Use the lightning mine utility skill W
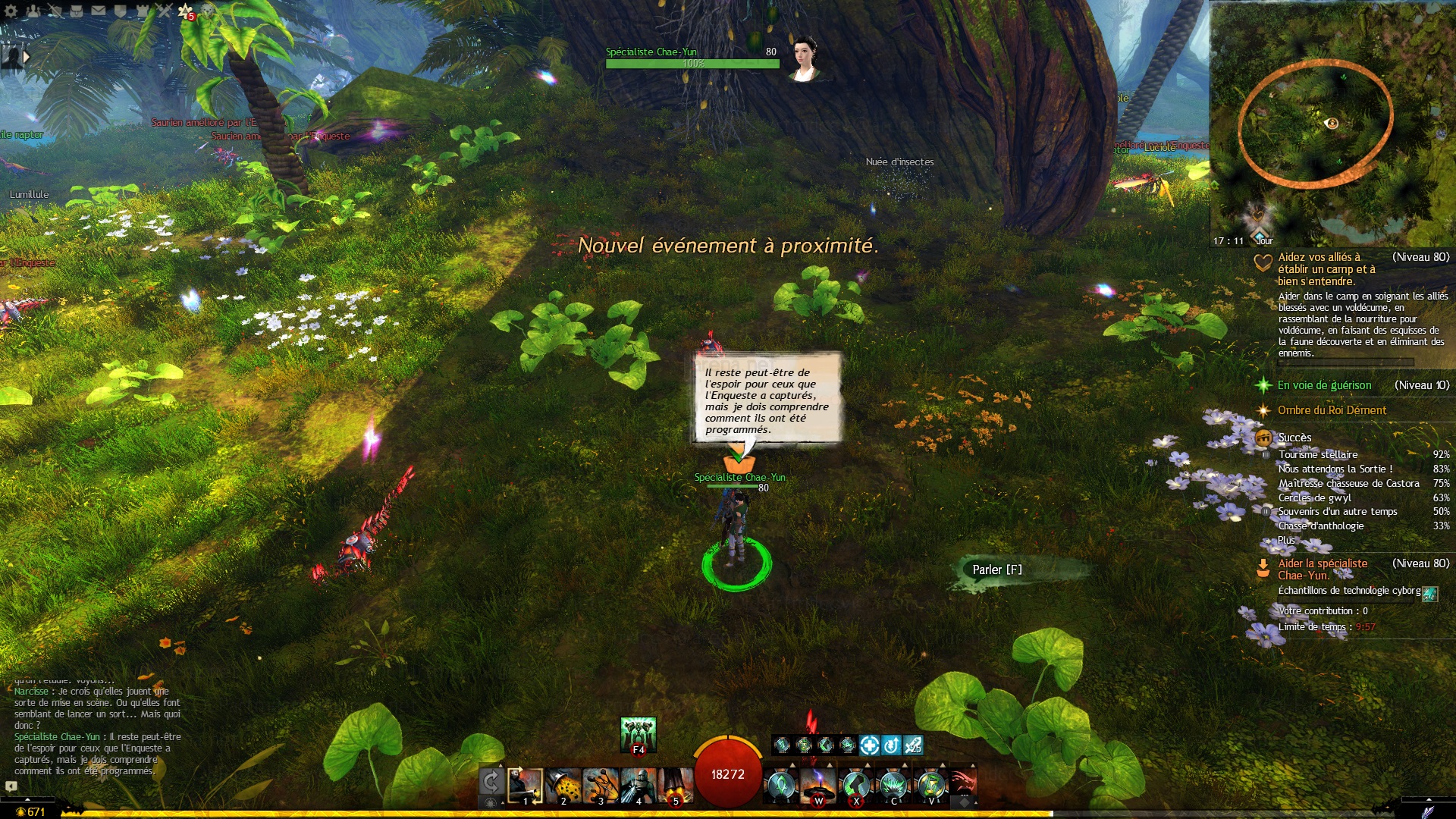The image size is (1456, 819). tap(818, 786)
